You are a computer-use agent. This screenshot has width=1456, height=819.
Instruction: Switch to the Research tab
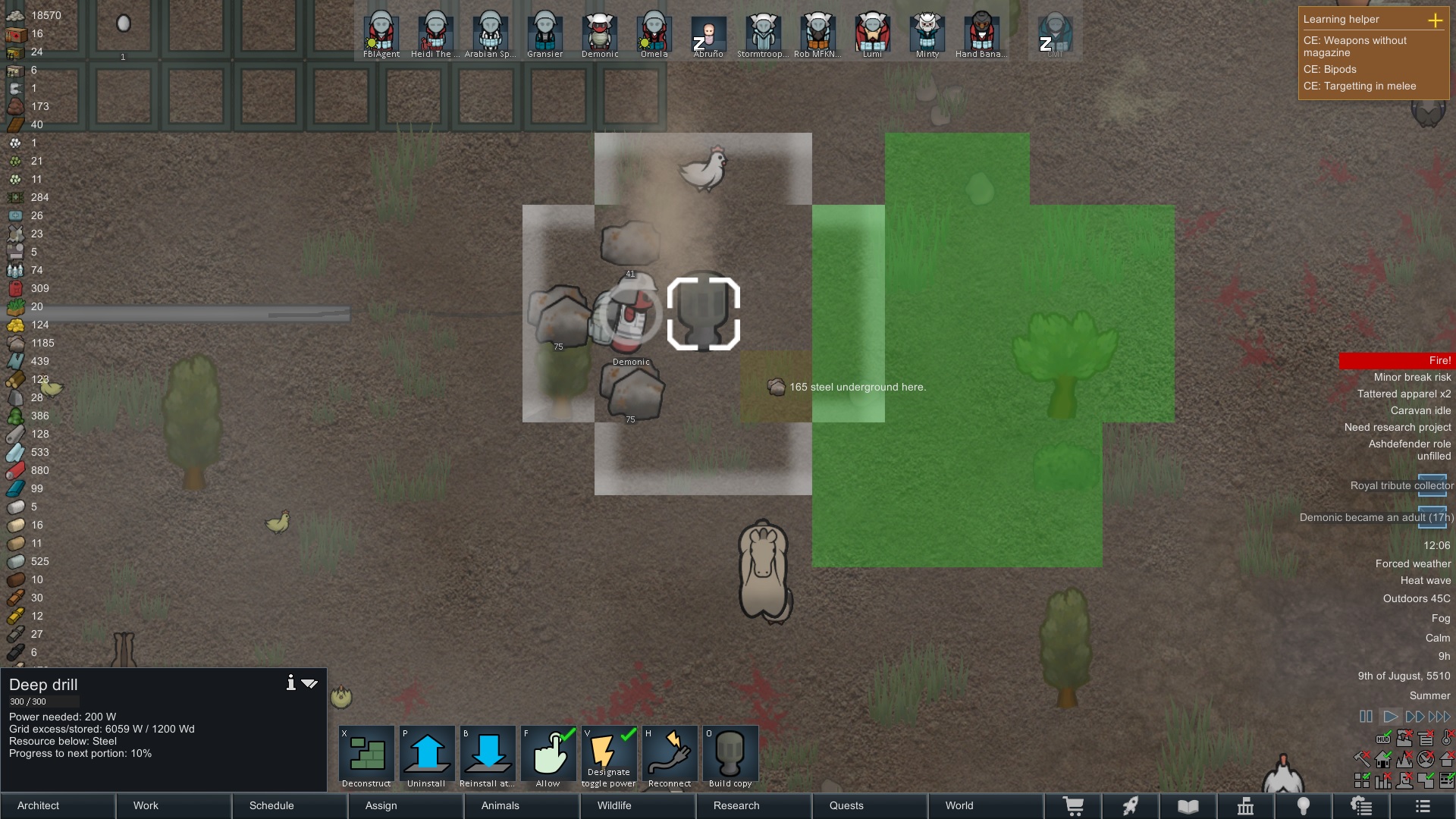[x=736, y=806]
